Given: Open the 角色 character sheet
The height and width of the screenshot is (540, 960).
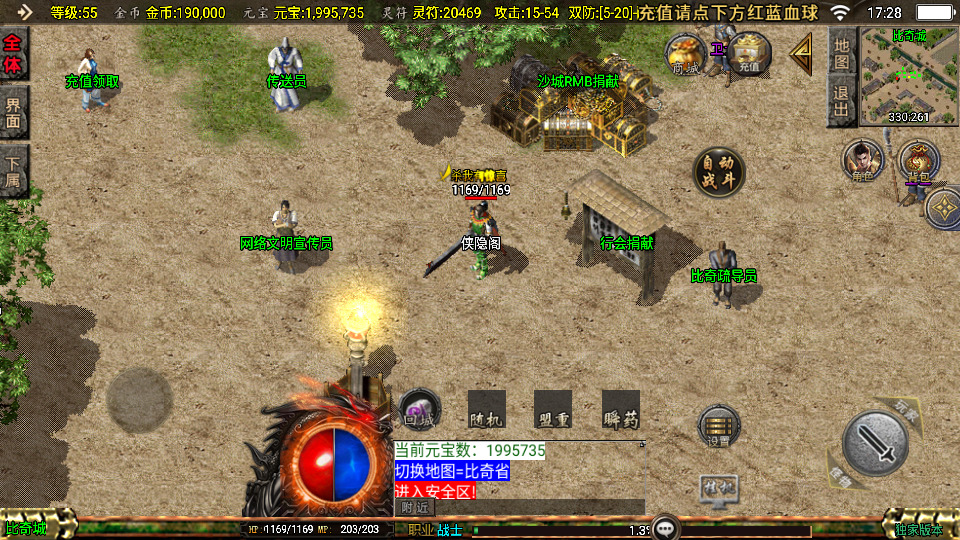Looking at the screenshot, I should click(x=863, y=162).
